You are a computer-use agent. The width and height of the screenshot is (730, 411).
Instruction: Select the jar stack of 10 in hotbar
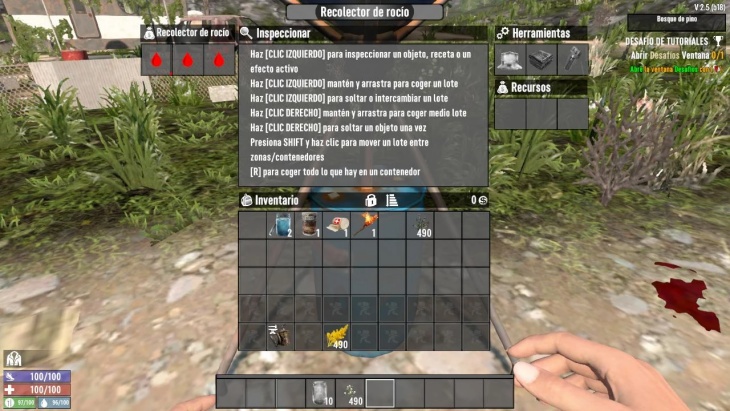point(321,392)
